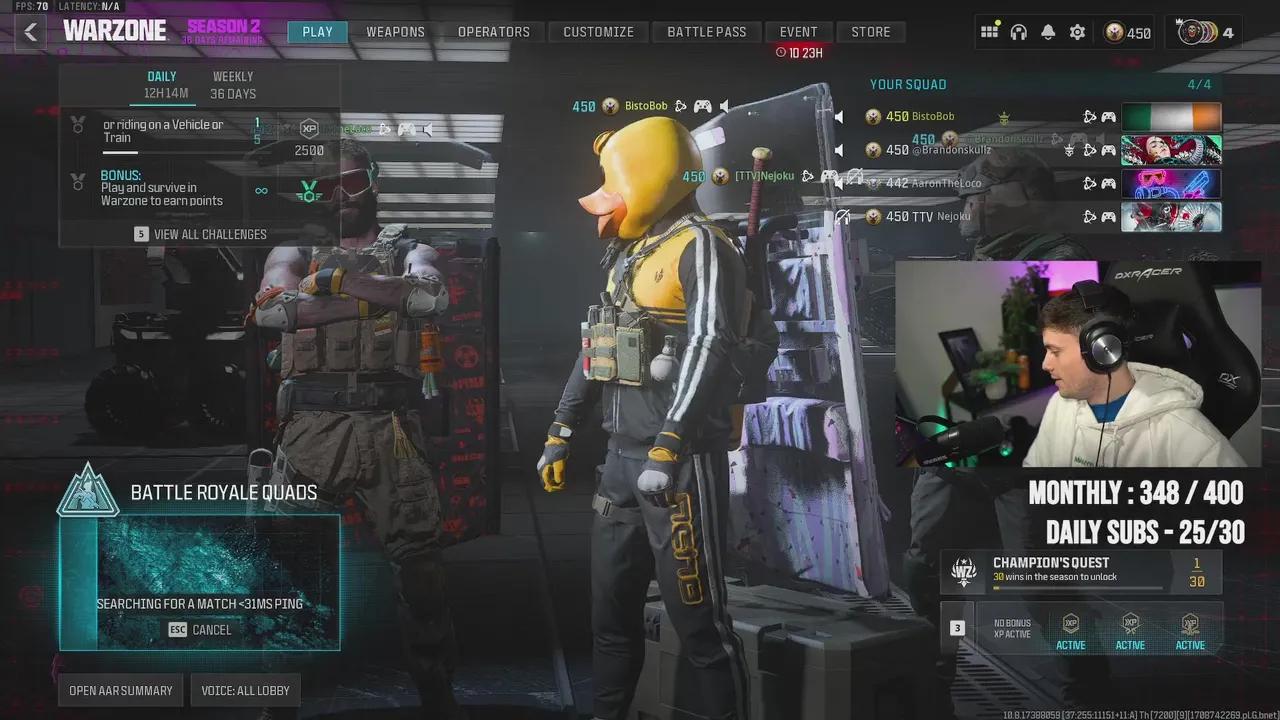The width and height of the screenshot is (1280, 720).
Task: Select the Champion's Quest WZ emblem
Action: 963,572
